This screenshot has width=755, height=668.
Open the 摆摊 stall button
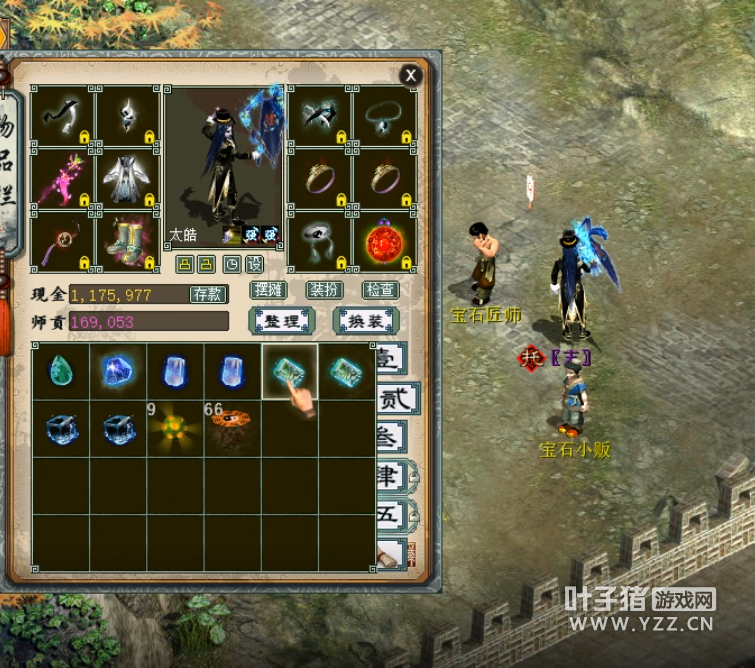coord(268,291)
